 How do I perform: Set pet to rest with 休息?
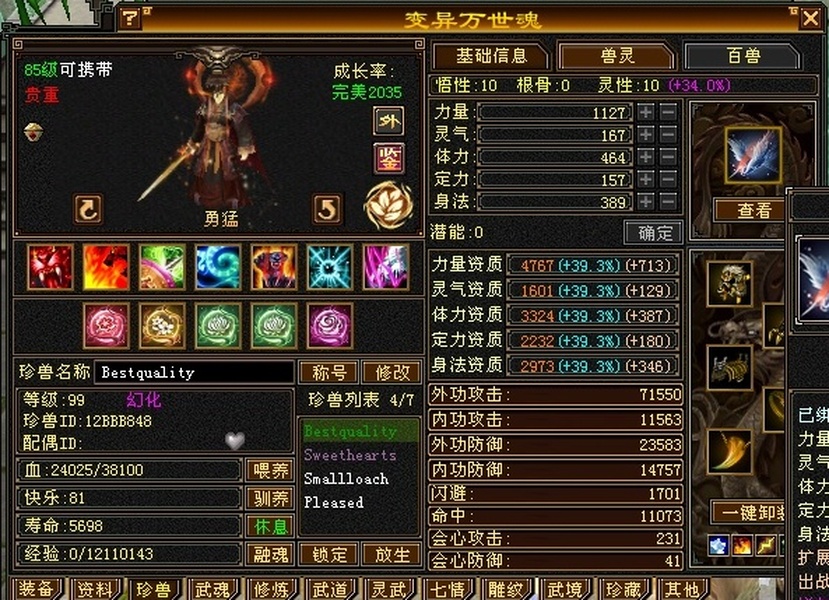point(269,526)
